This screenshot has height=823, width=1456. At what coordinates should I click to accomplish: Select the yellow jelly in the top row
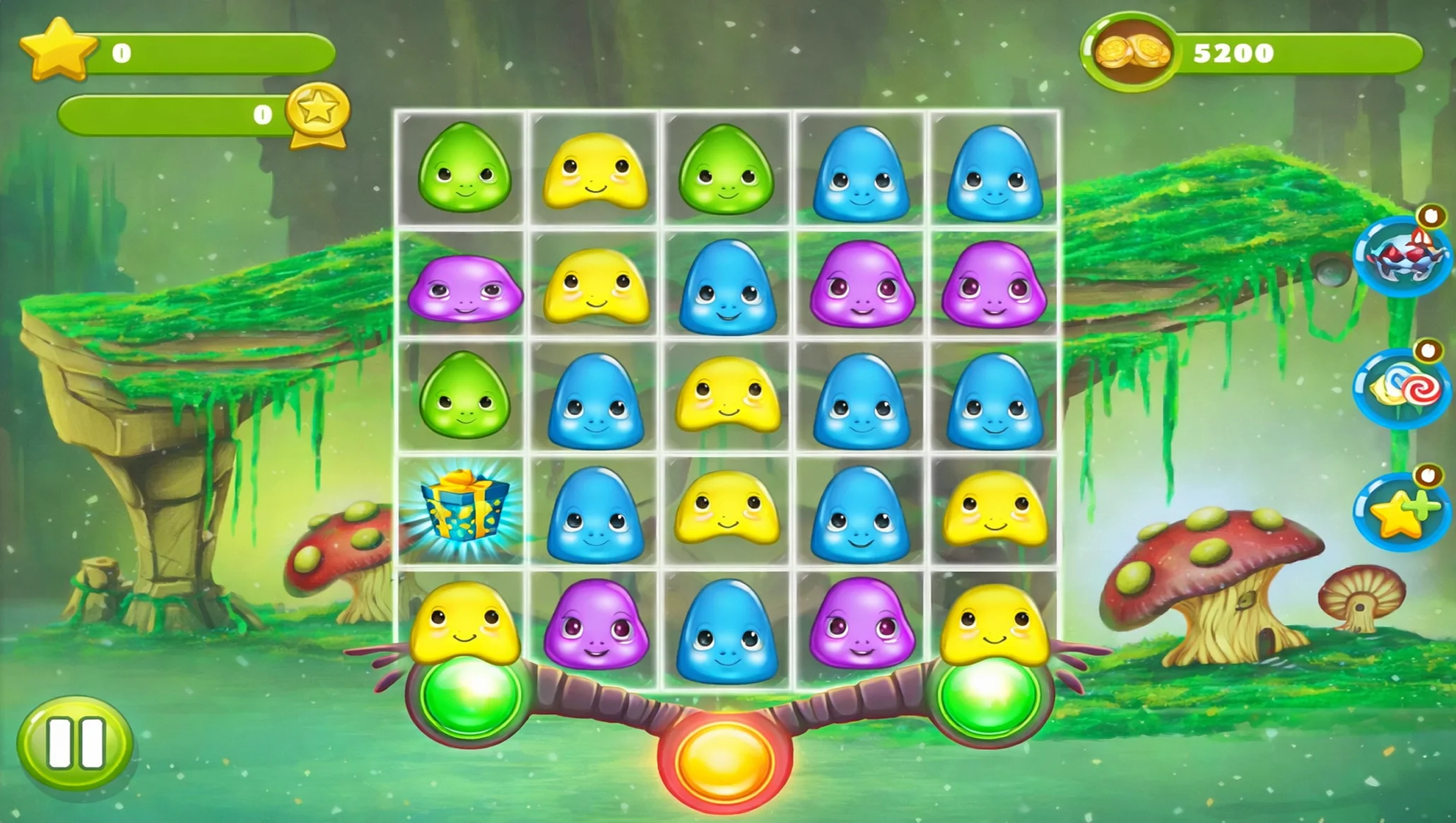coord(595,172)
